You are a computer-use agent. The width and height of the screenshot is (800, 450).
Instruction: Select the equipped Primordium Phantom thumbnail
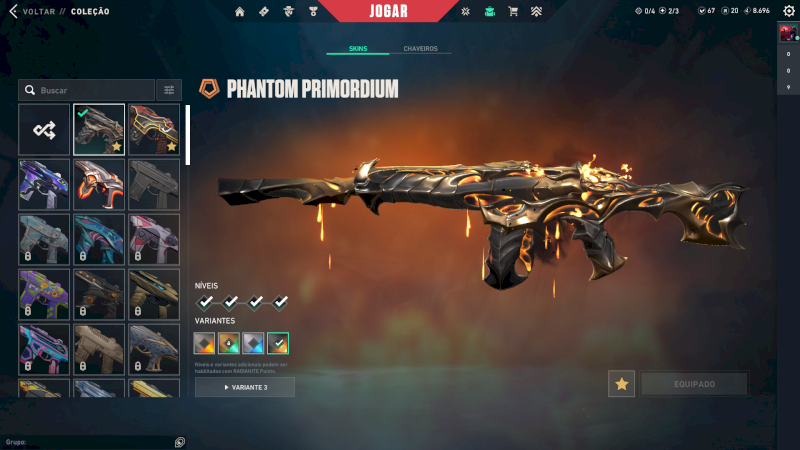coord(99,129)
